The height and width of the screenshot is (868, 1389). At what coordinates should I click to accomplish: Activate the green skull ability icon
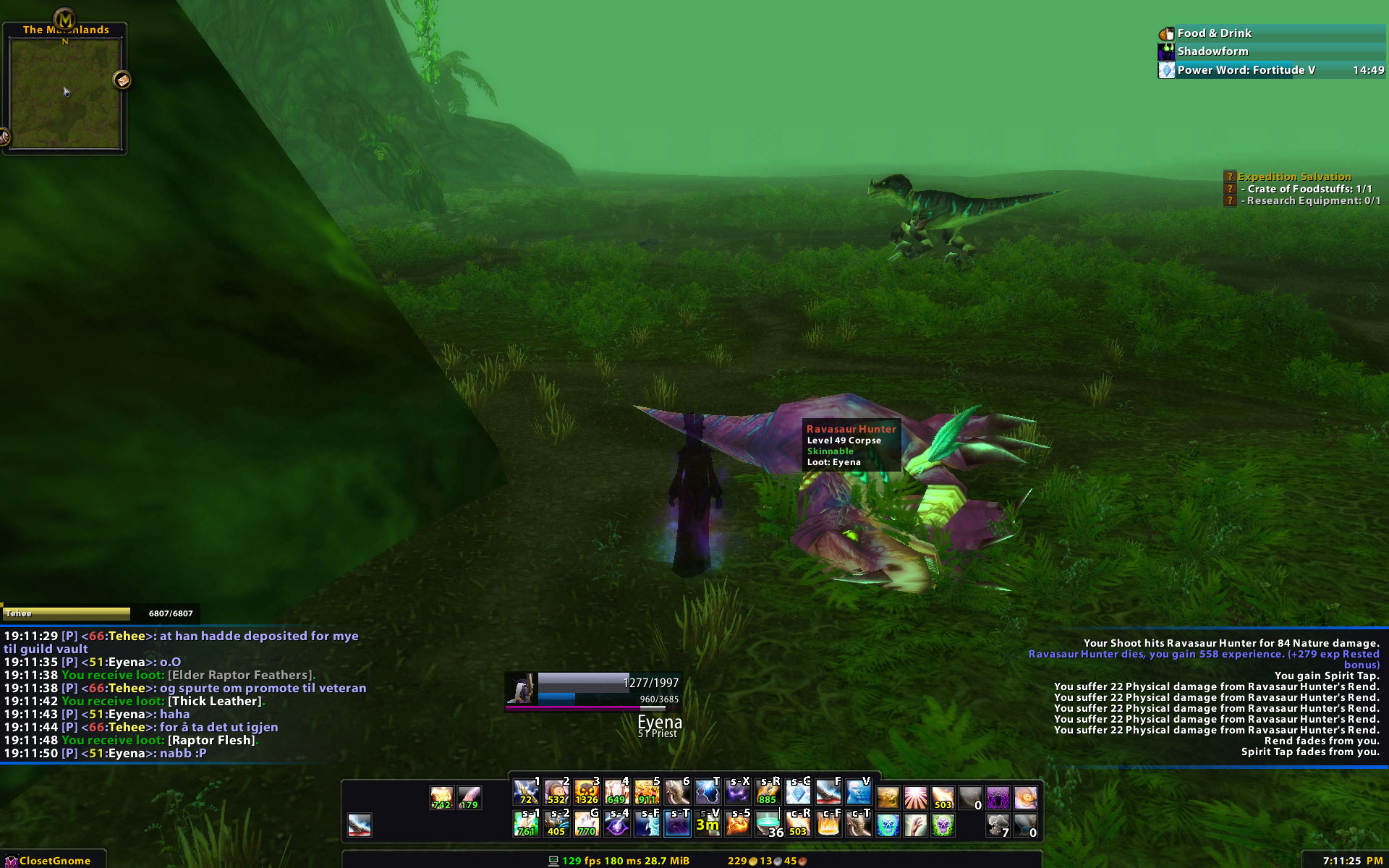(943, 825)
